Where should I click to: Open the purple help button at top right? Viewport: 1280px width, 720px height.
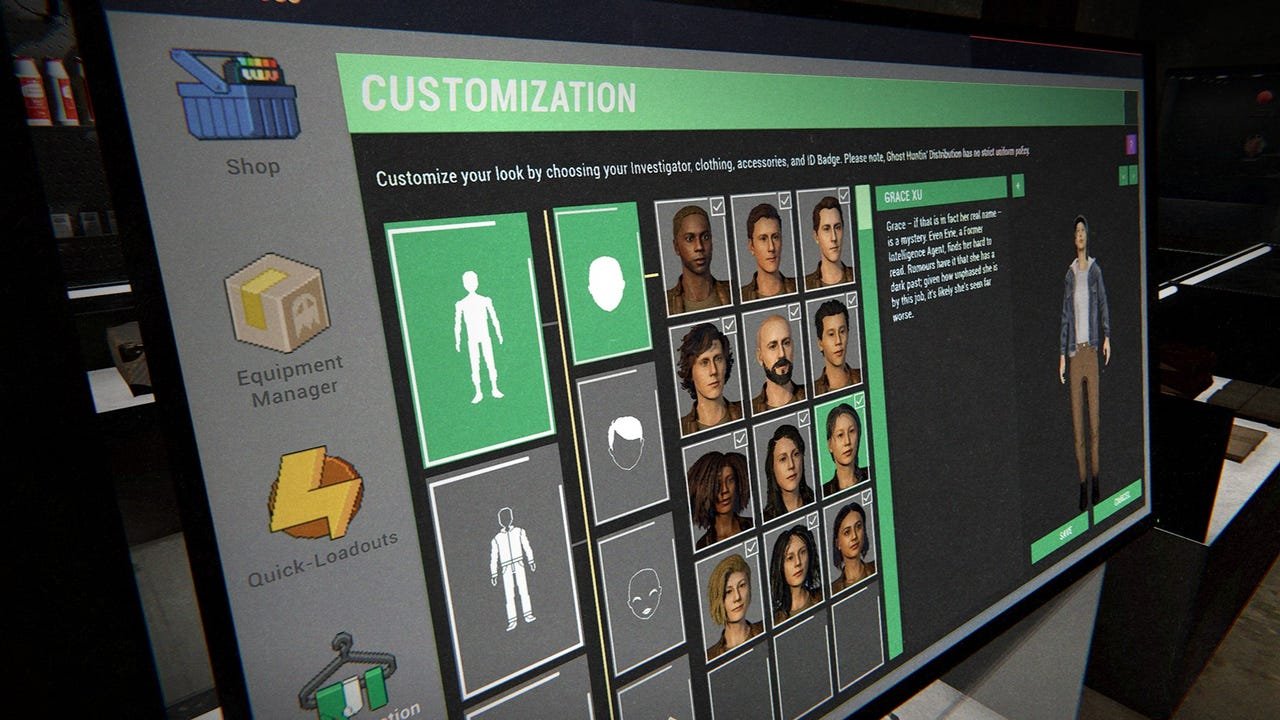(1131, 143)
